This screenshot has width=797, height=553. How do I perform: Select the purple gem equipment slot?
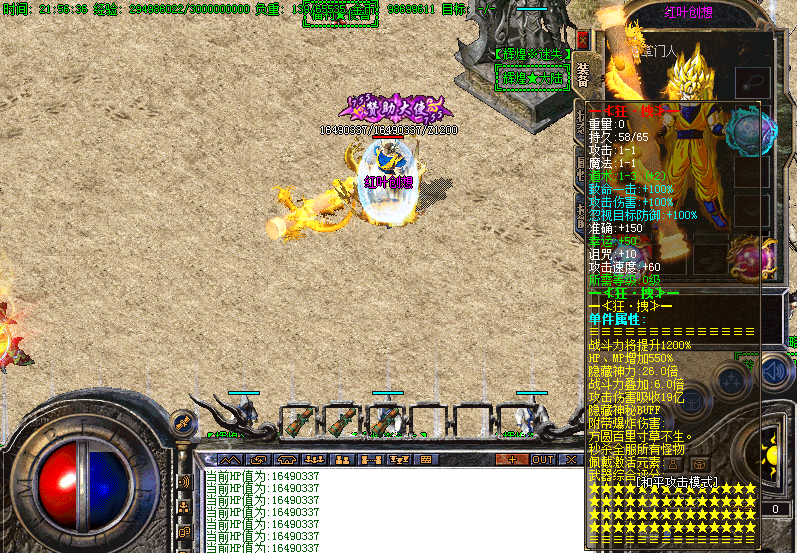754,259
